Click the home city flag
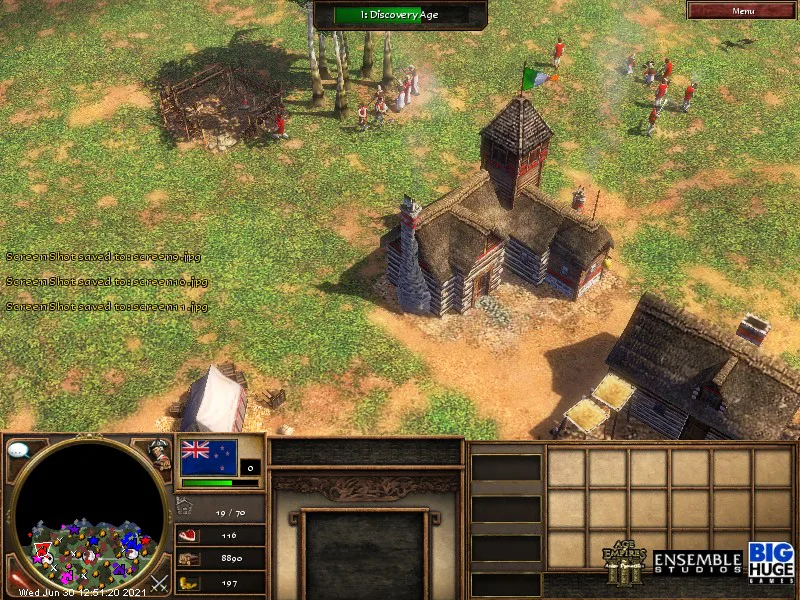Viewport: 800px width, 600px height. [x=209, y=457]
